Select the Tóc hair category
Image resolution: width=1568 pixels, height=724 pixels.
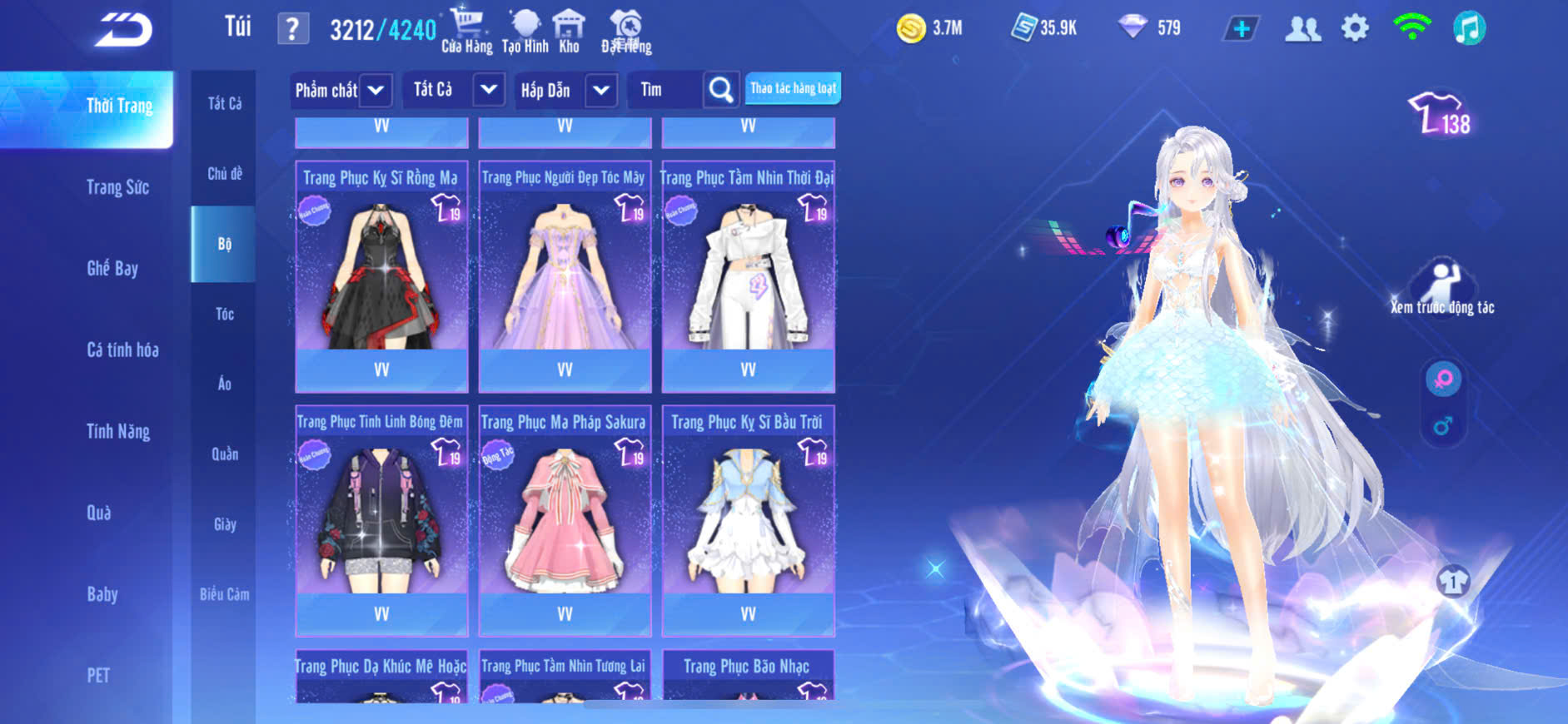point(224,314)
